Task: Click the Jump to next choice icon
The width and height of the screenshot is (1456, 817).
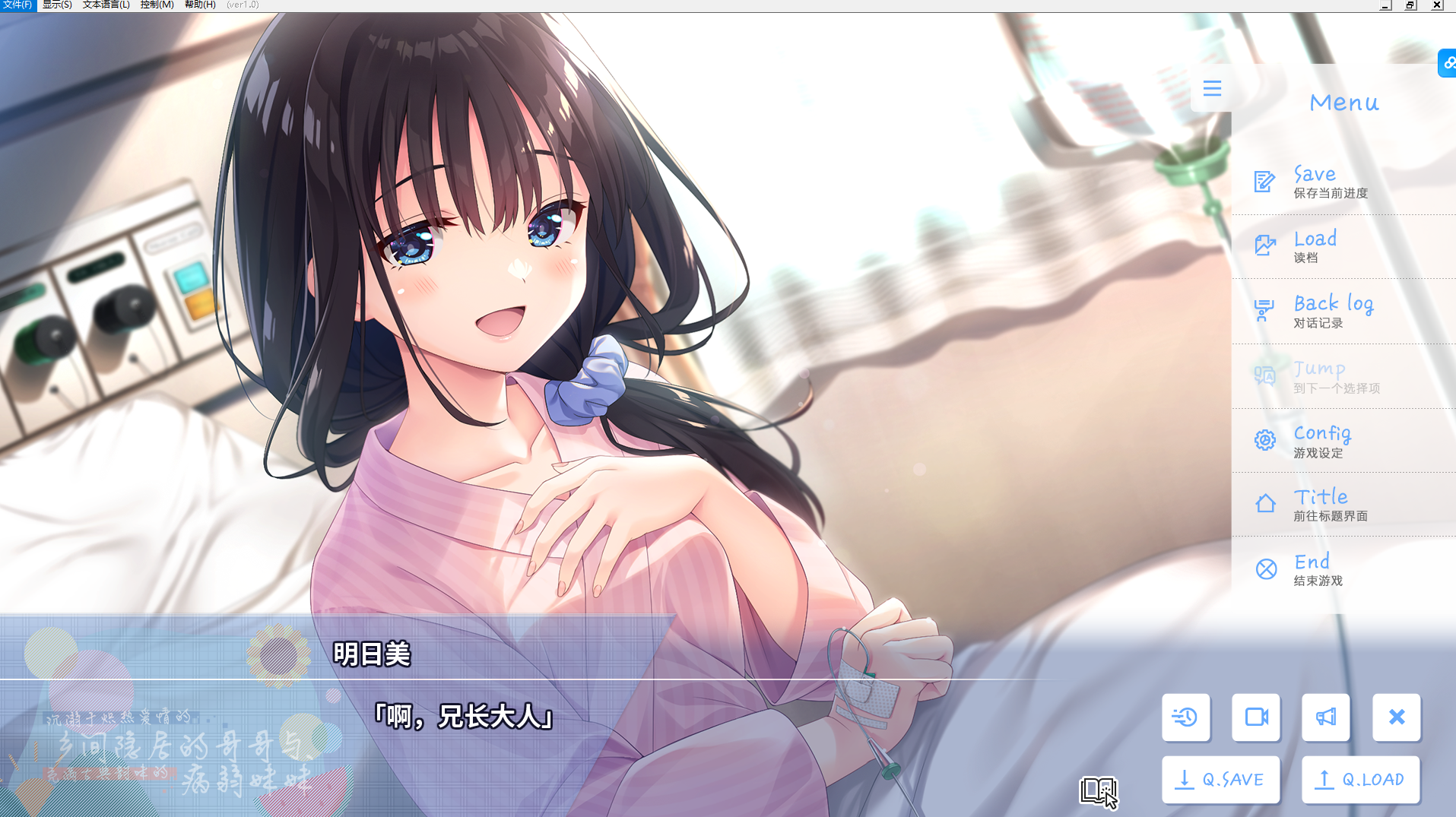Action: (x=1264, y=375)
